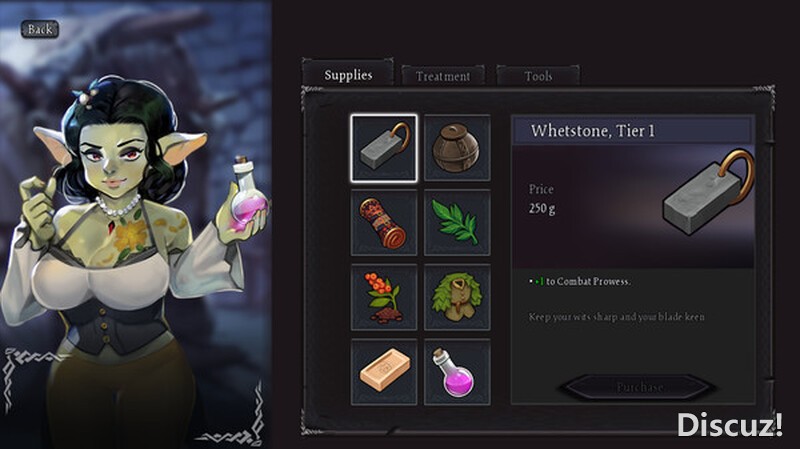
Task: Select the red wrapped scroll item
Action: click(x=384, y=222)
